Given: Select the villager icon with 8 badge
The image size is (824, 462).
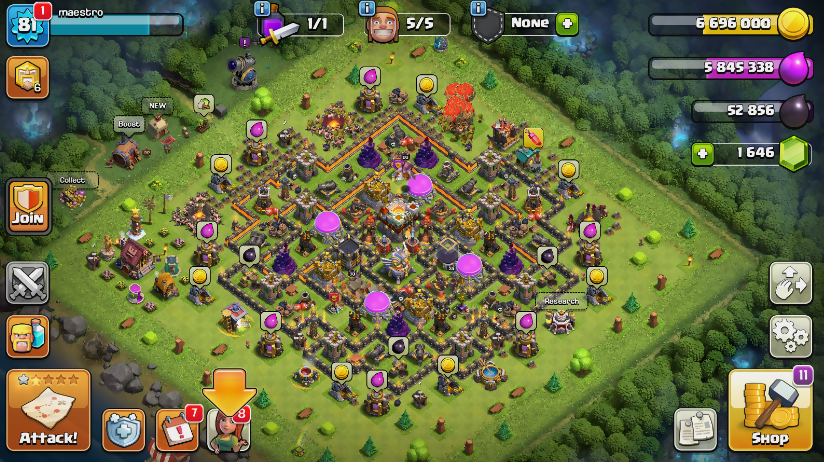Looking at the screenshot, I should click(x=228, y=430).
